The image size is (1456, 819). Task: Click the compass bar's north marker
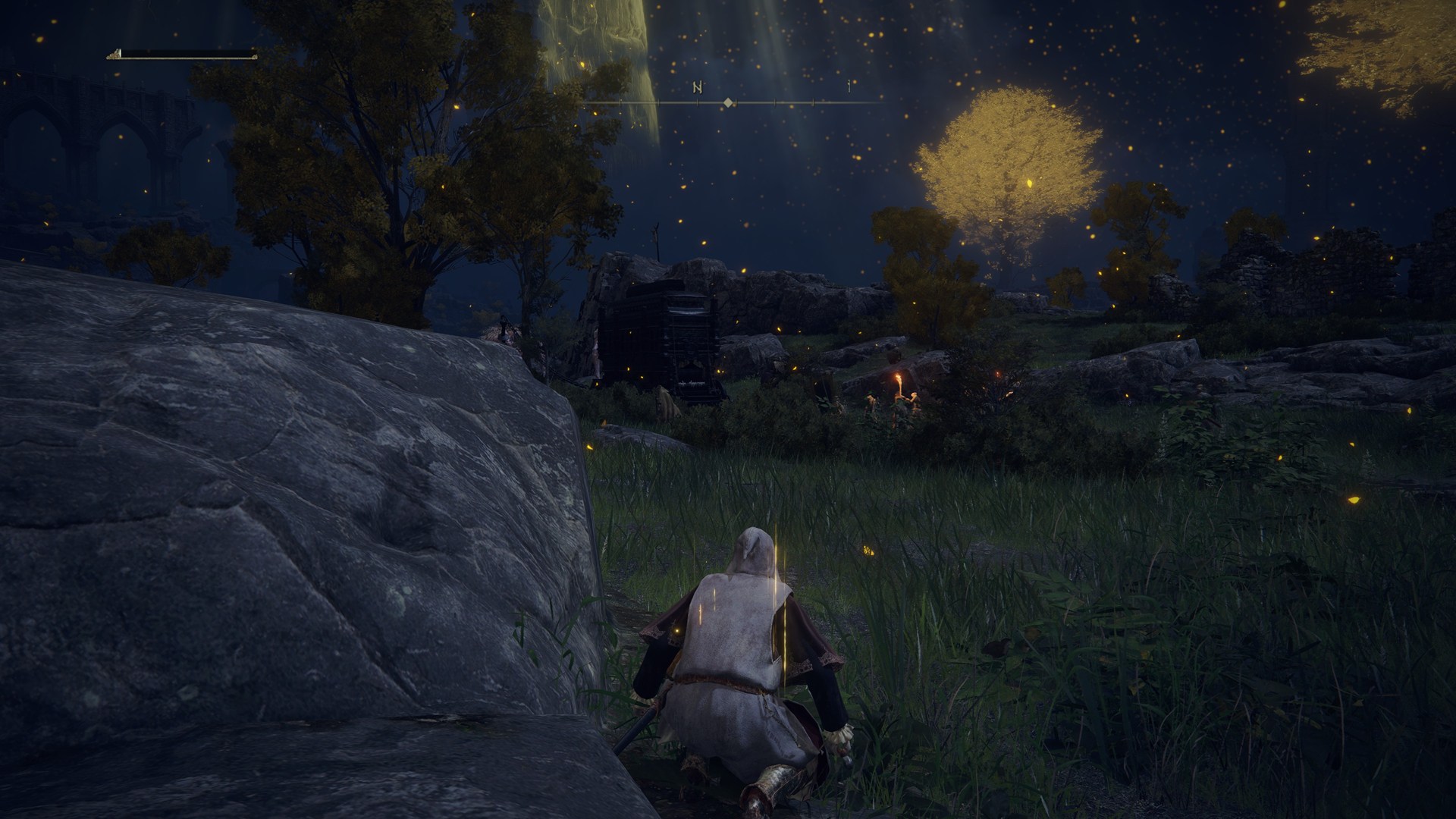[698, 88]
